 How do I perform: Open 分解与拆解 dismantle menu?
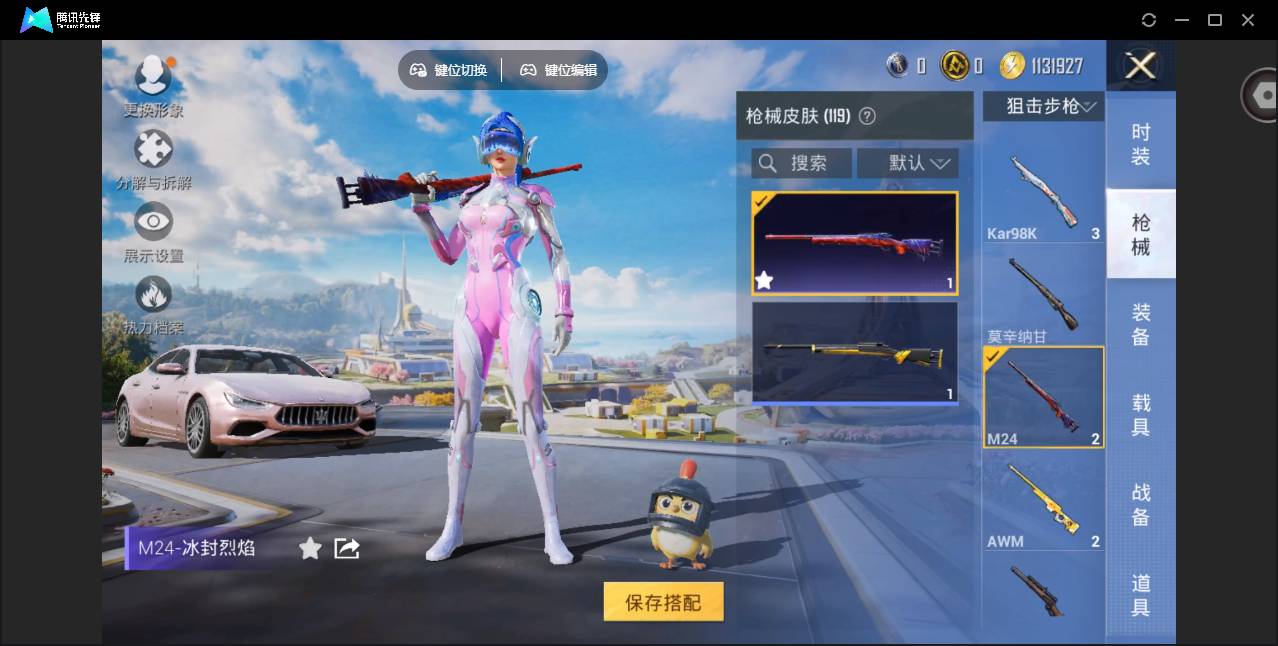[153, 160]
